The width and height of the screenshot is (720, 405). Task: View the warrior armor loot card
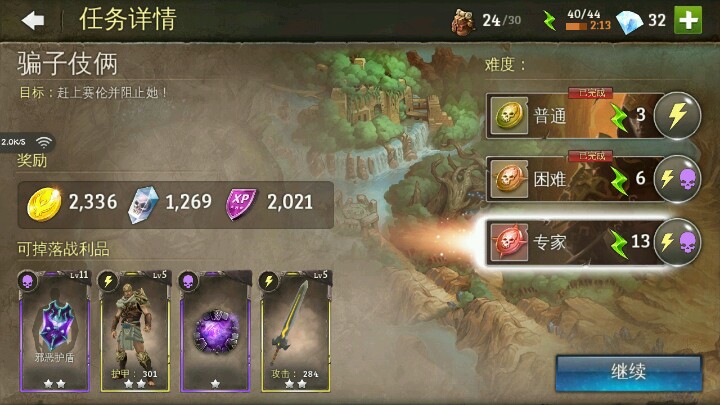[135, 330]
